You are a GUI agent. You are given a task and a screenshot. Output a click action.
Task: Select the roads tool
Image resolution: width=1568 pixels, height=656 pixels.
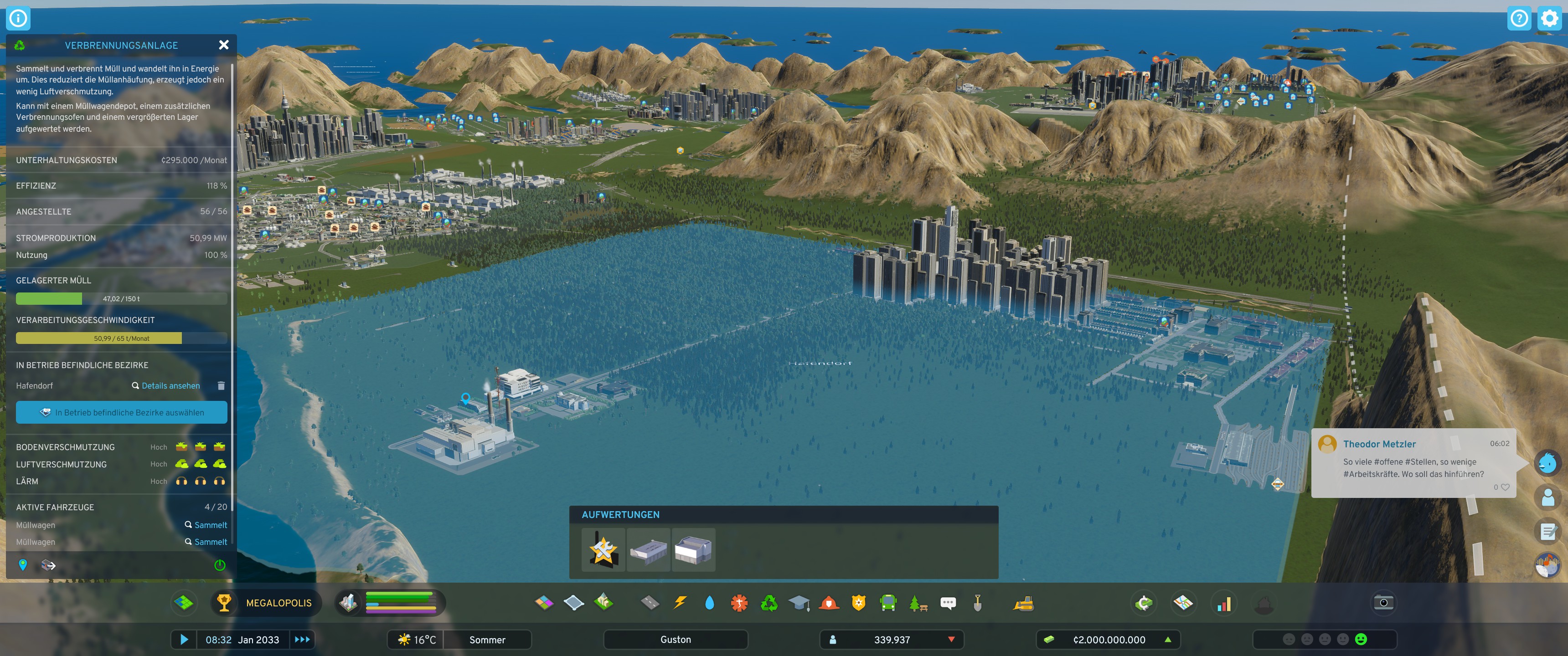(x=649, y=603)
